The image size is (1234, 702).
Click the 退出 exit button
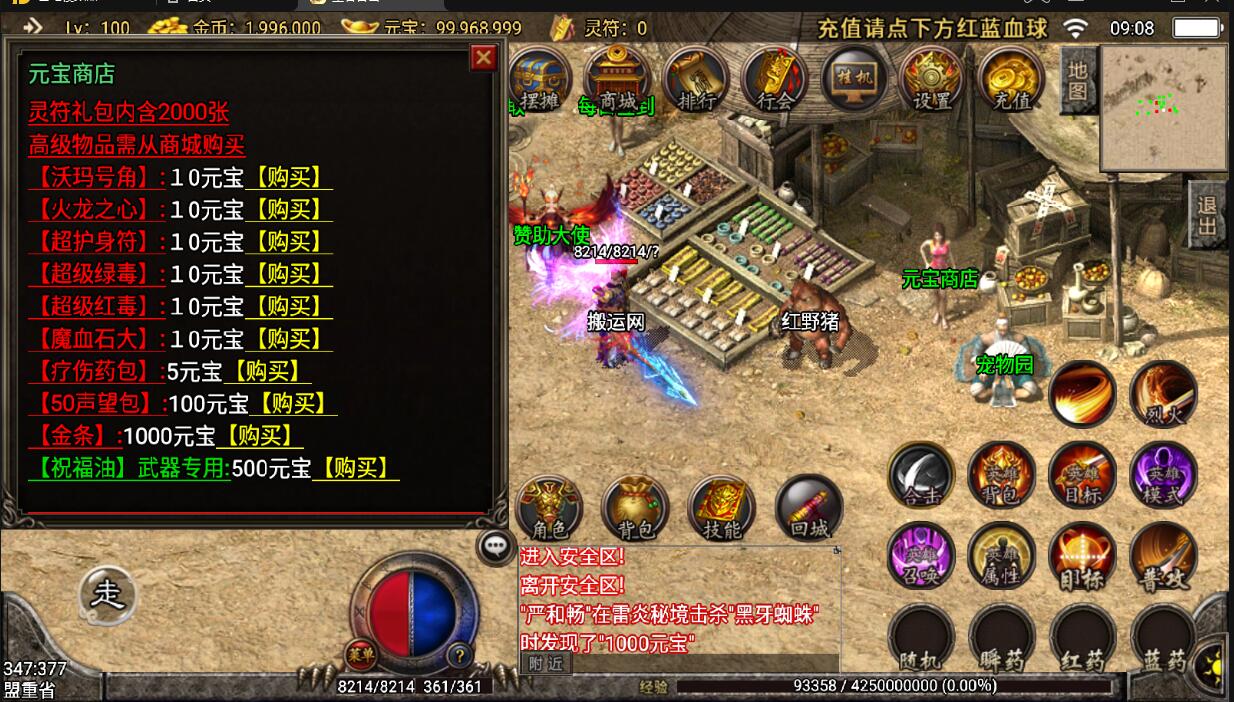click(x=1208, y=215)
